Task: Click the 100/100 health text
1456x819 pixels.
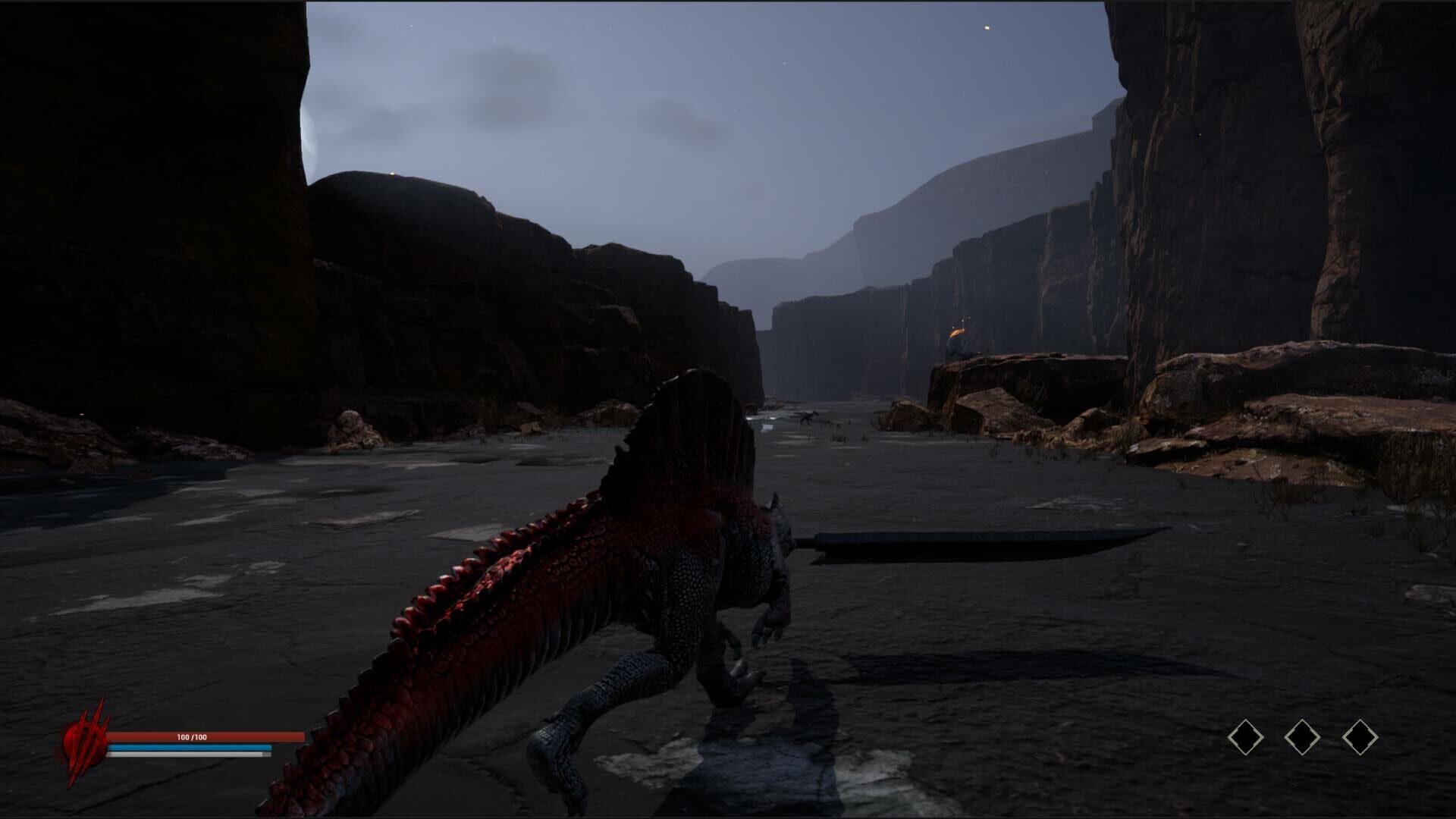Action: click(192, 736)
